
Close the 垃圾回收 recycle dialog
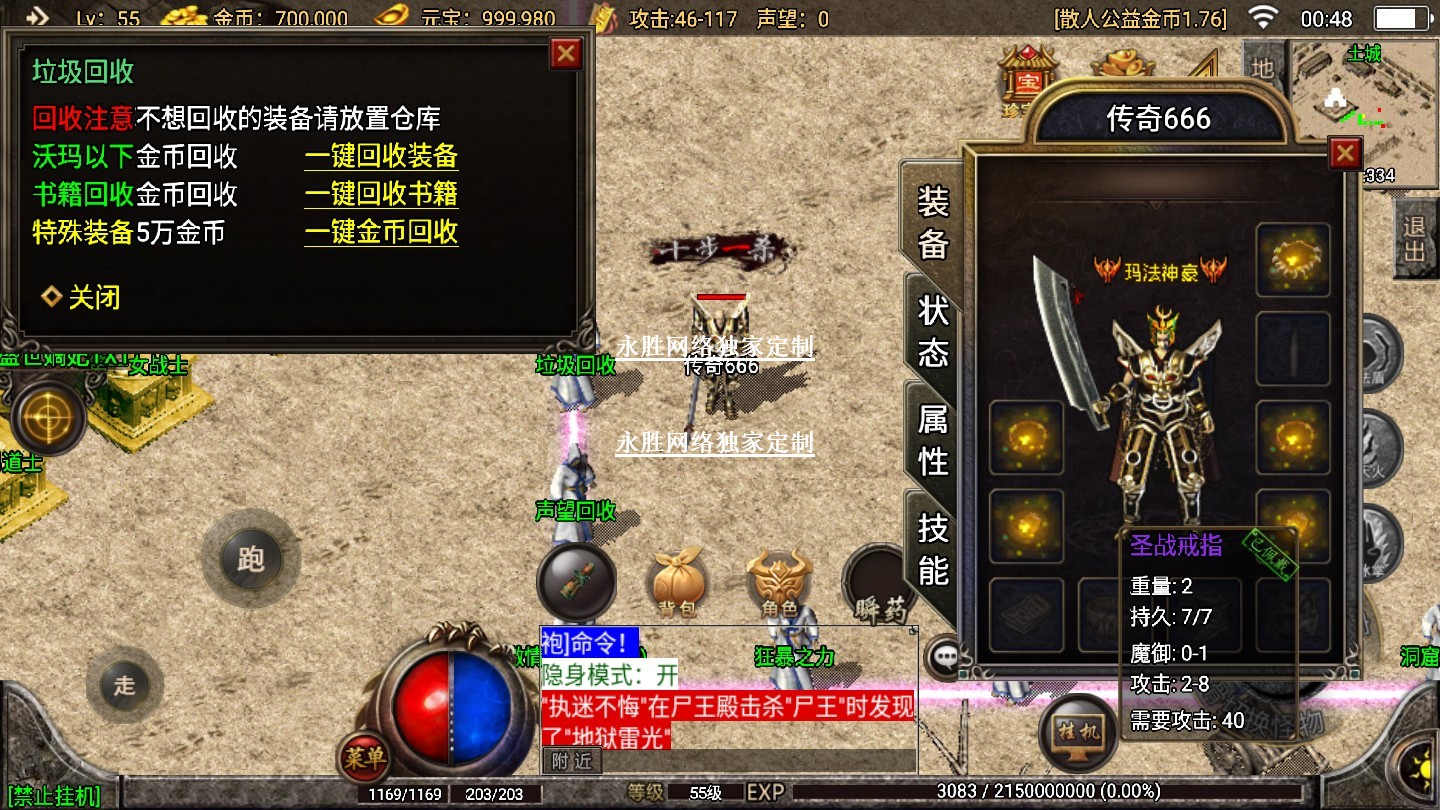[x=566, y=53]
